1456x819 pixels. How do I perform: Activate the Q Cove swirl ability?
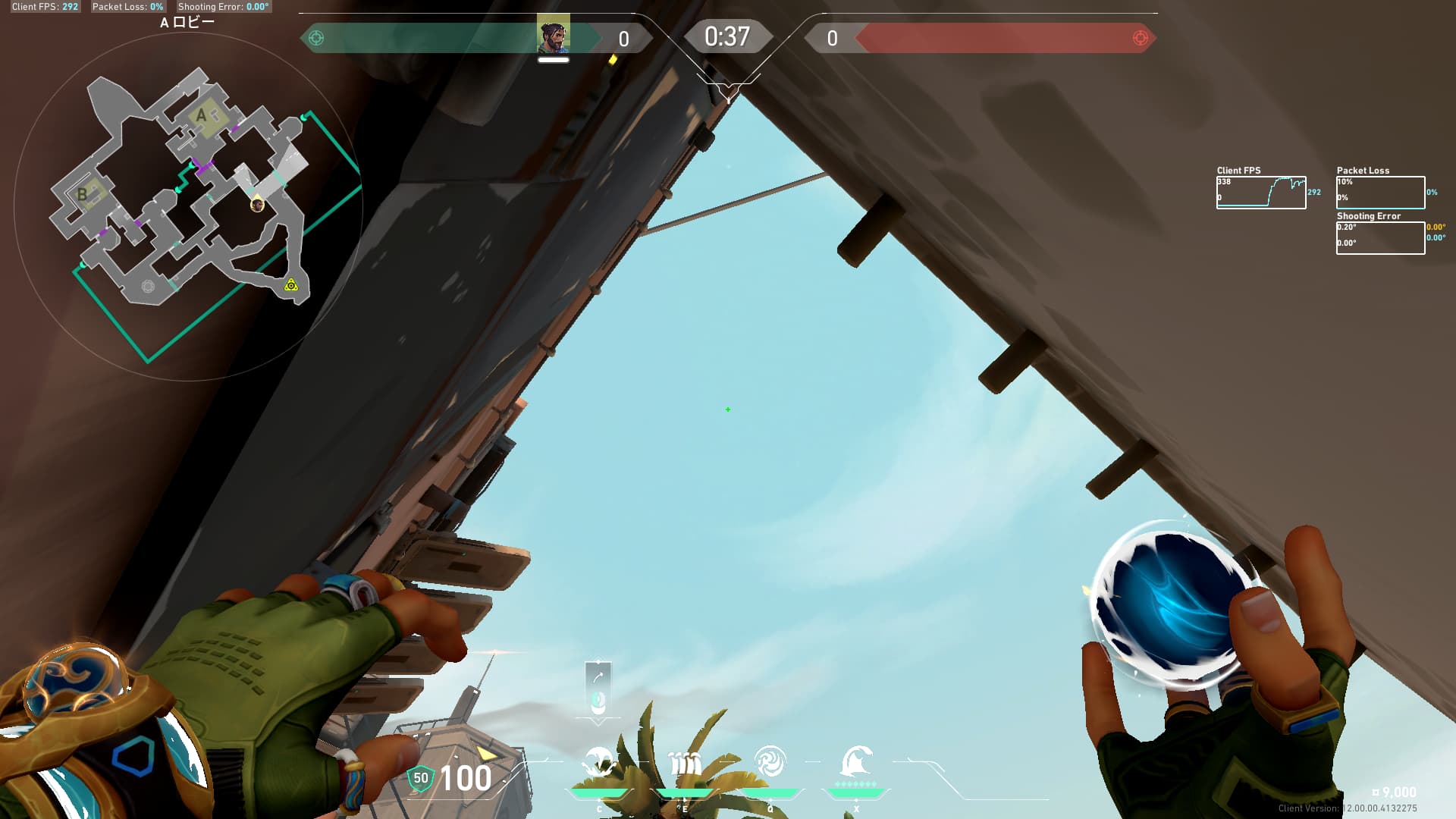click(x=770, y=761)
